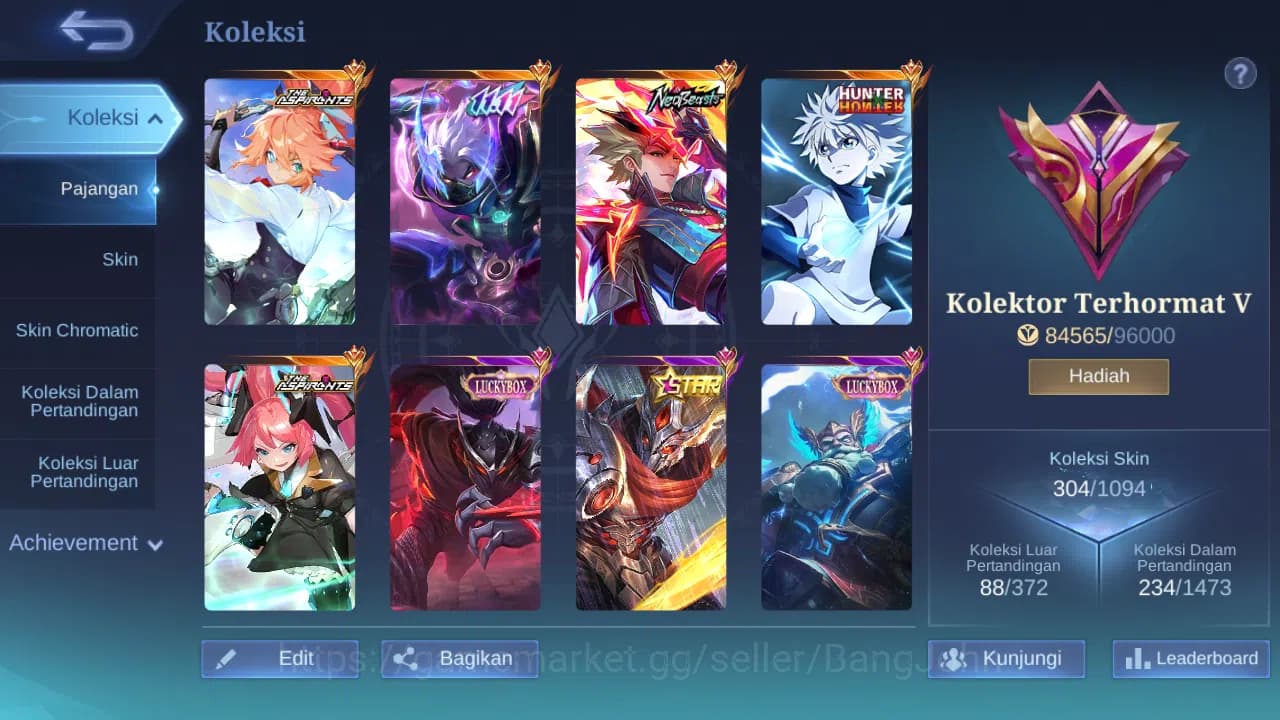
Task: Open the help question mark icon
Action: (x=1240, y=73)
